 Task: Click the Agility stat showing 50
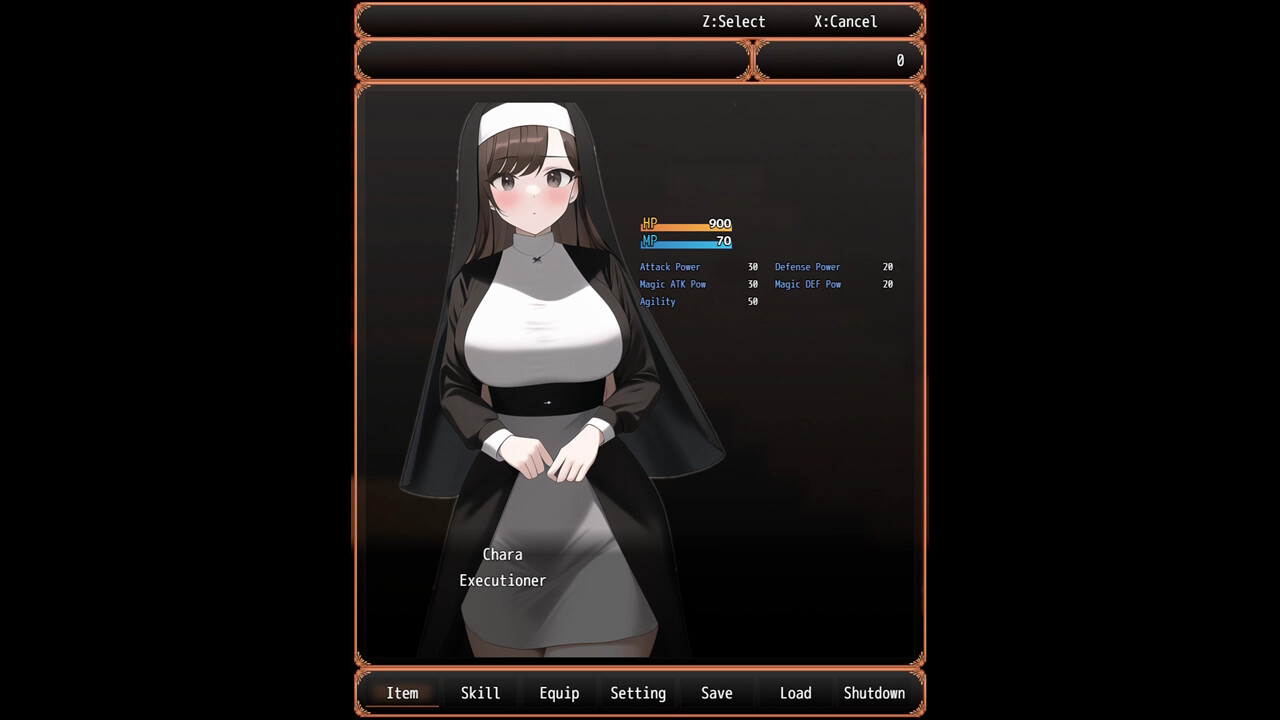(x=700, y=301)
